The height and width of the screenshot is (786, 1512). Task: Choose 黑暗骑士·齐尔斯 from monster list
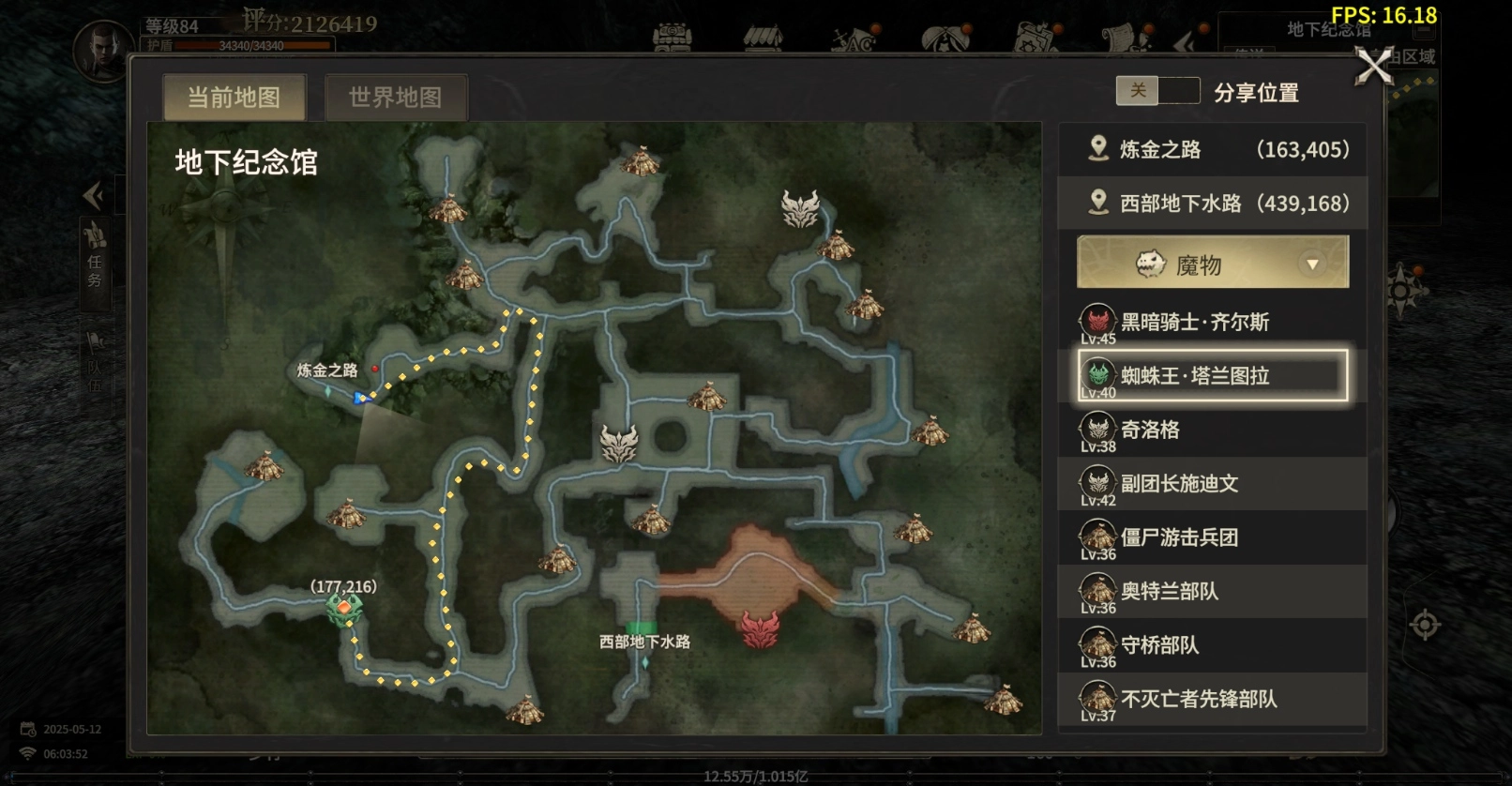coord(1213,323)
